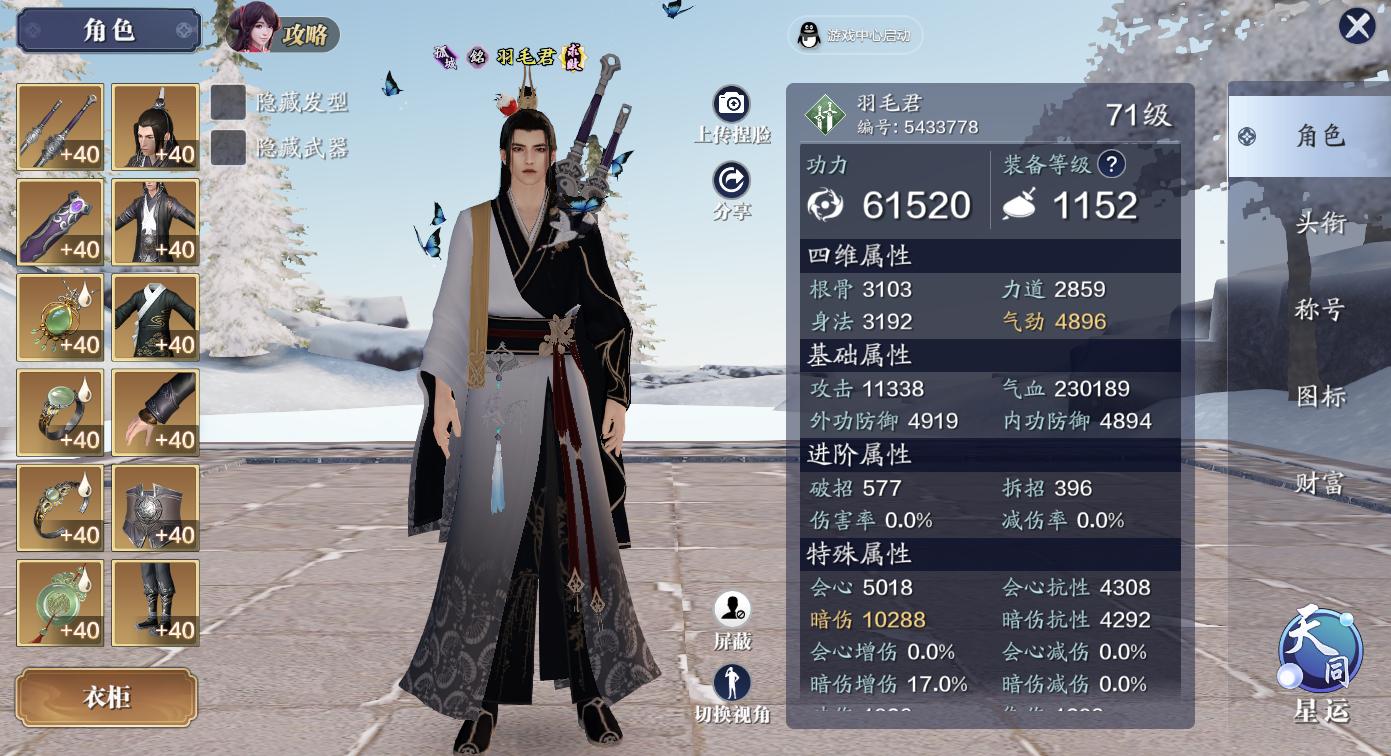Select the boots equipment slot
Screen dimensions: 1391x756
pyautogui.click(x=155, y=603)
